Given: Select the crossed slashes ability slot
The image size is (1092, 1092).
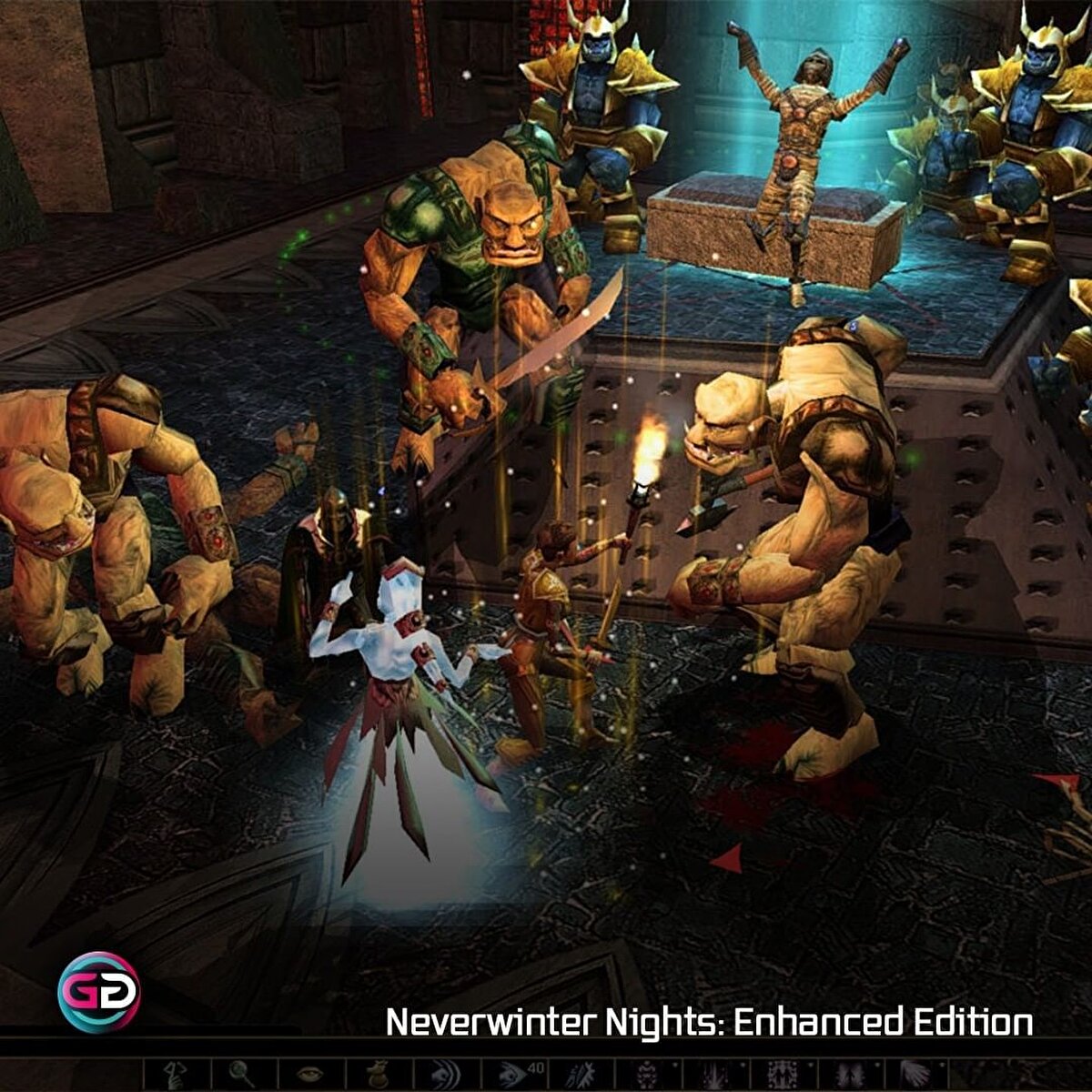Looking at the screenshot, I should (x=580, y=1076).
